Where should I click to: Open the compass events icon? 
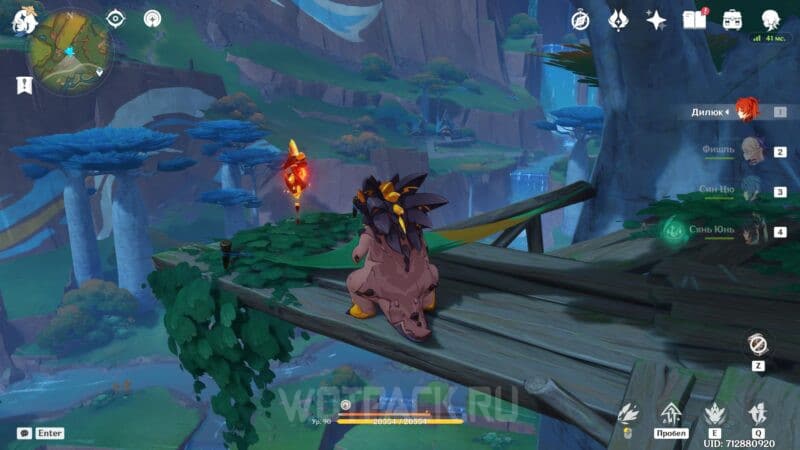click(580, 20)
